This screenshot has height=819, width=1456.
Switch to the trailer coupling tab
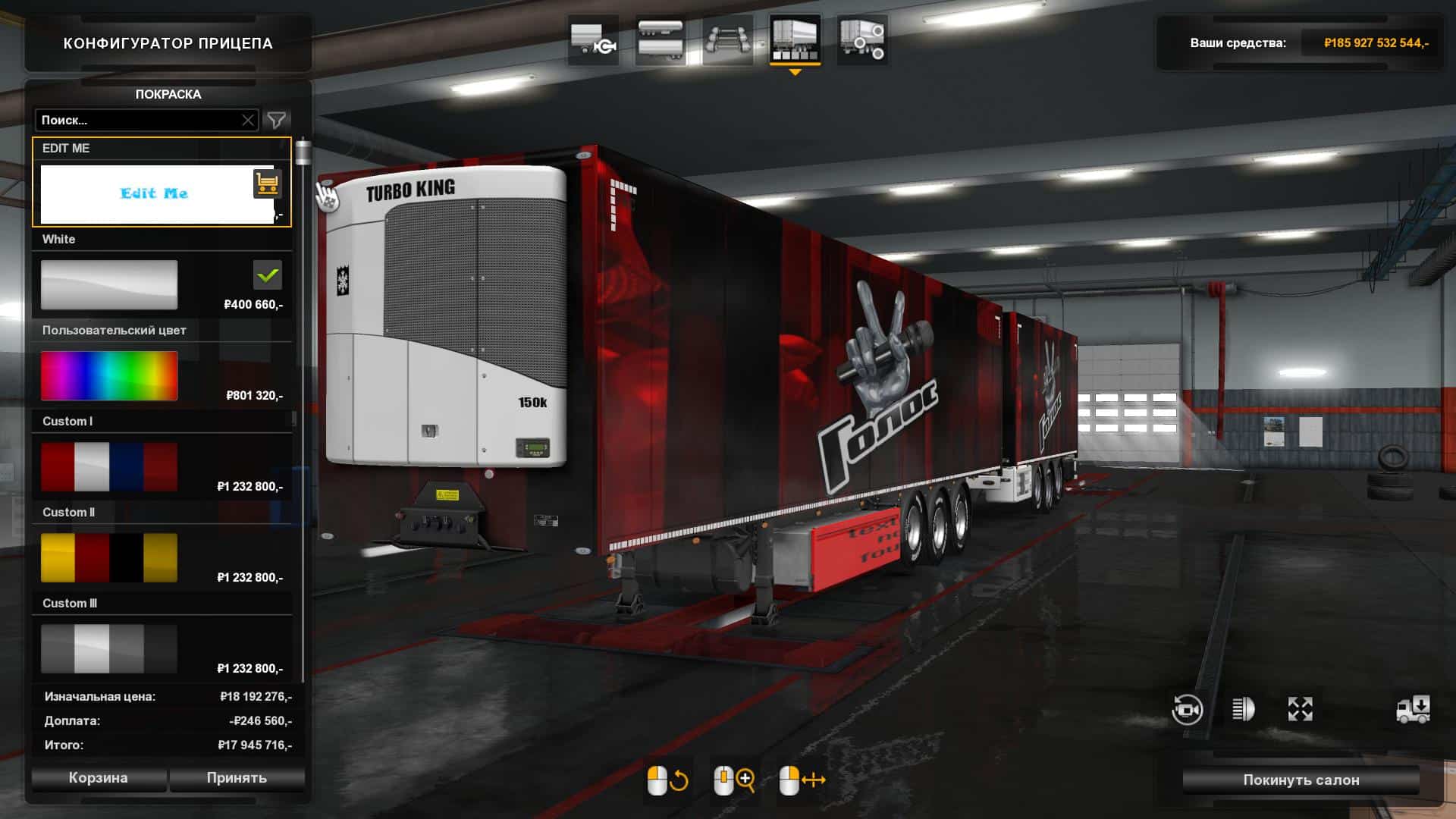pos(593,39)
